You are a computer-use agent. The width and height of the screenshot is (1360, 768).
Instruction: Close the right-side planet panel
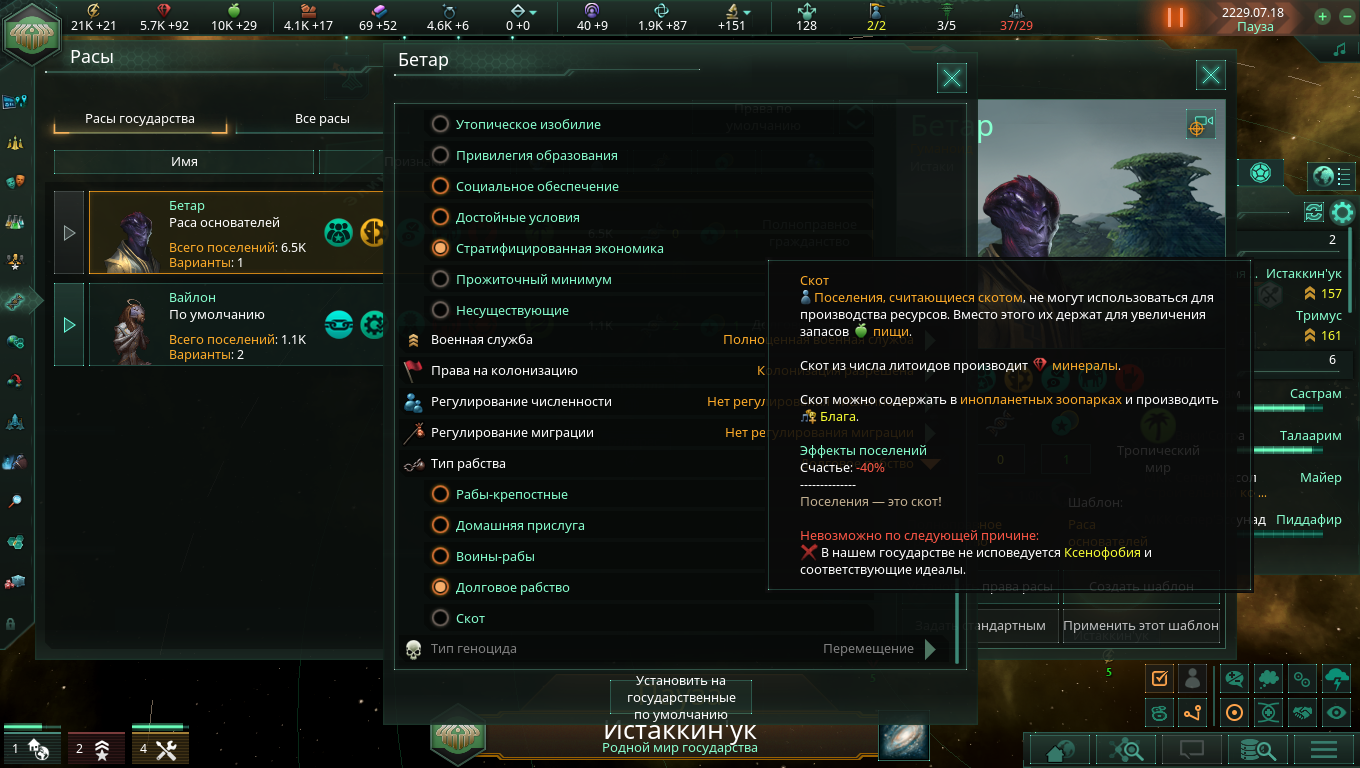pos(1211,75)
